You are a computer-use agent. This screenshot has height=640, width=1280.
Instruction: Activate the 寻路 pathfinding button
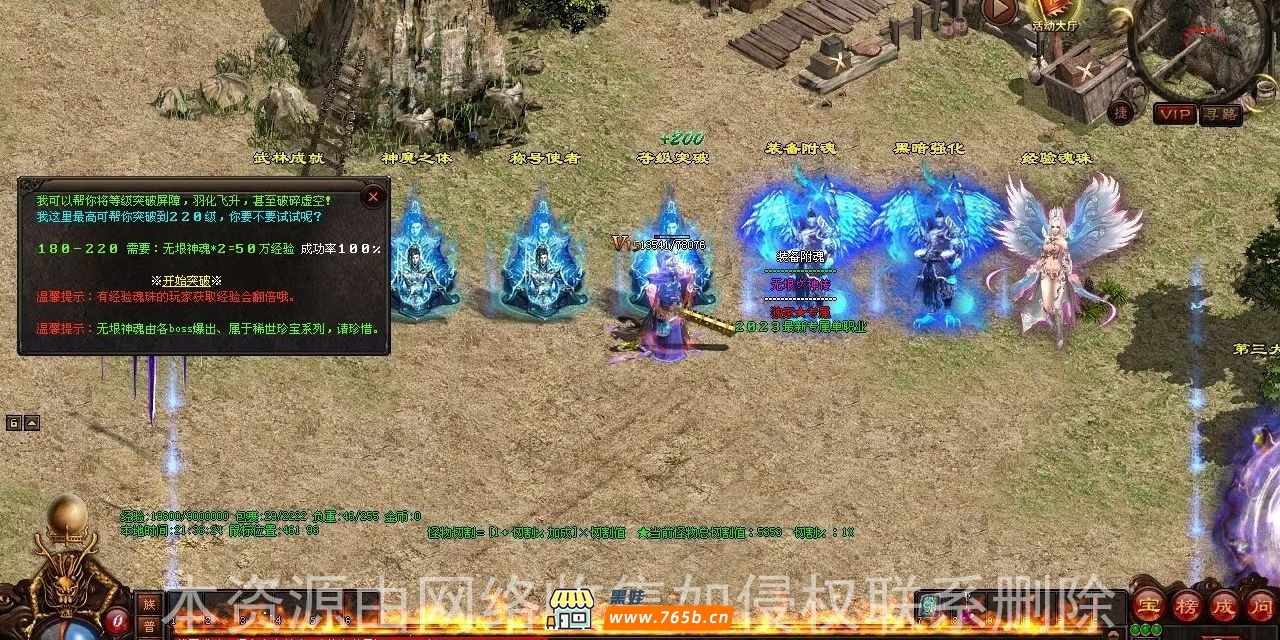[1220, 114]
